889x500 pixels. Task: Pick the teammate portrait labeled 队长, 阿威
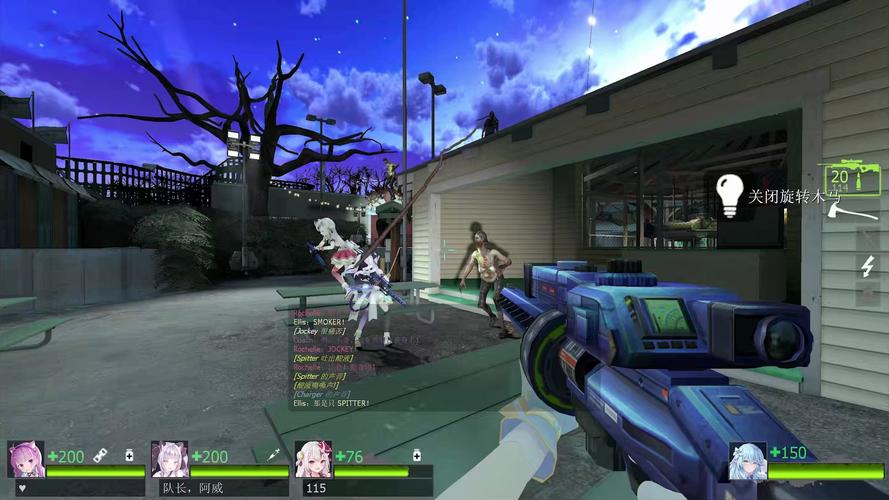pyautogui.click(x=170, y=459)
